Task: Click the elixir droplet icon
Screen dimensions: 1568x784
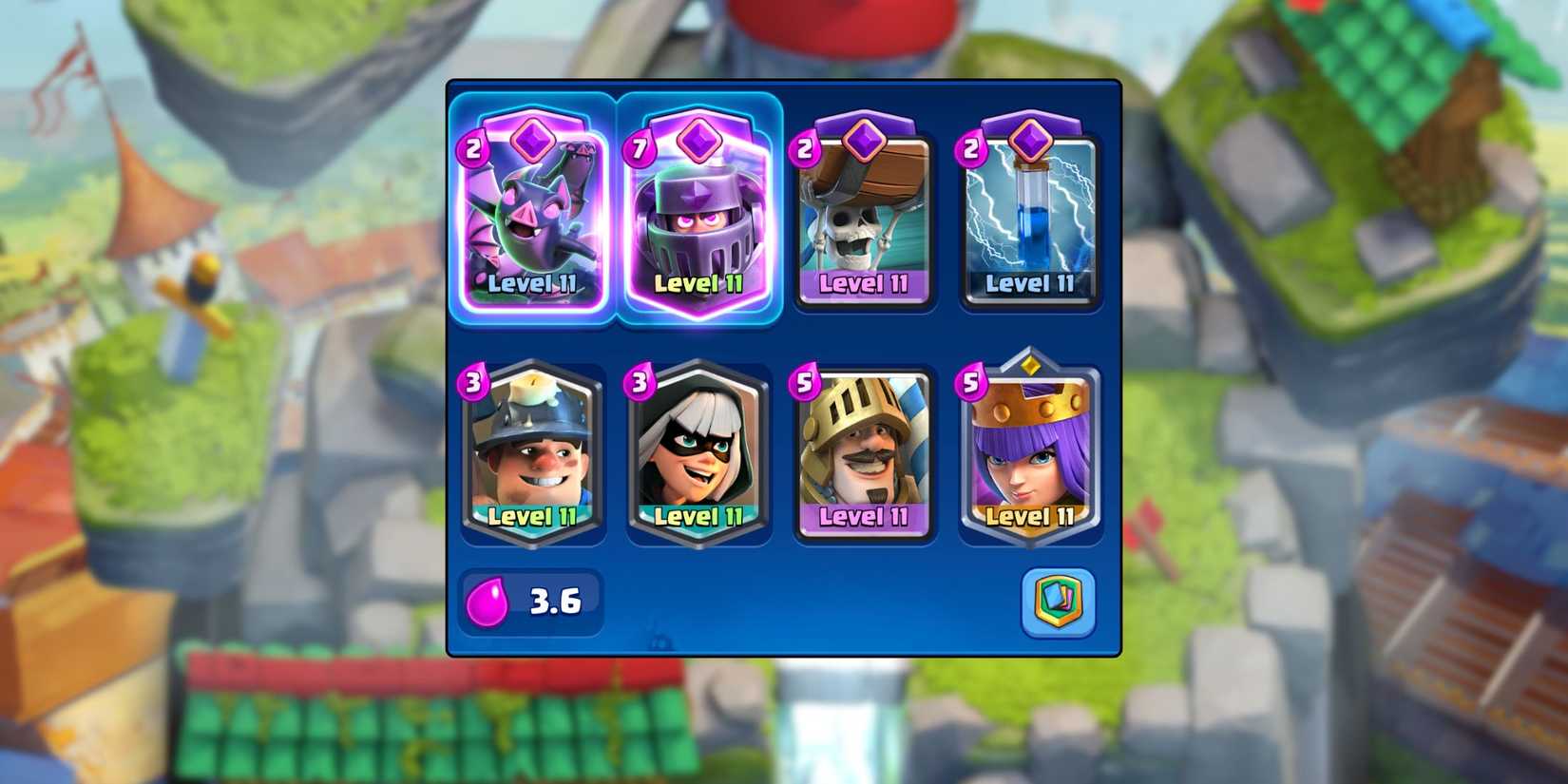Action: pos(487,602)
